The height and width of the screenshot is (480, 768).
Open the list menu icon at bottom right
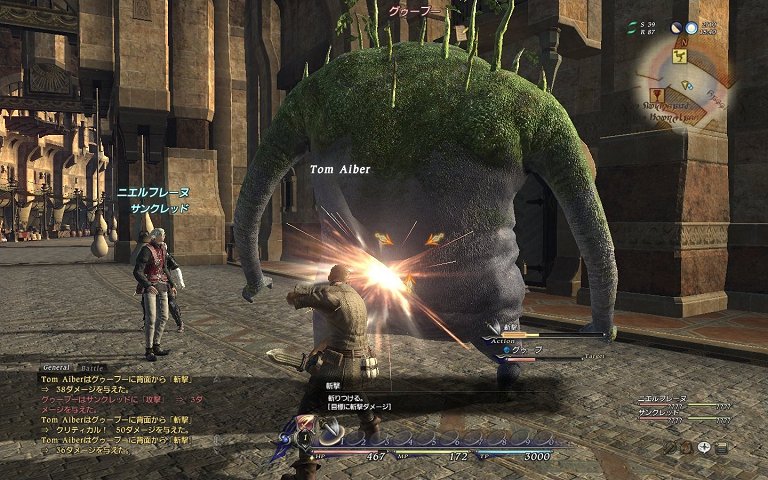click(721, 448)
